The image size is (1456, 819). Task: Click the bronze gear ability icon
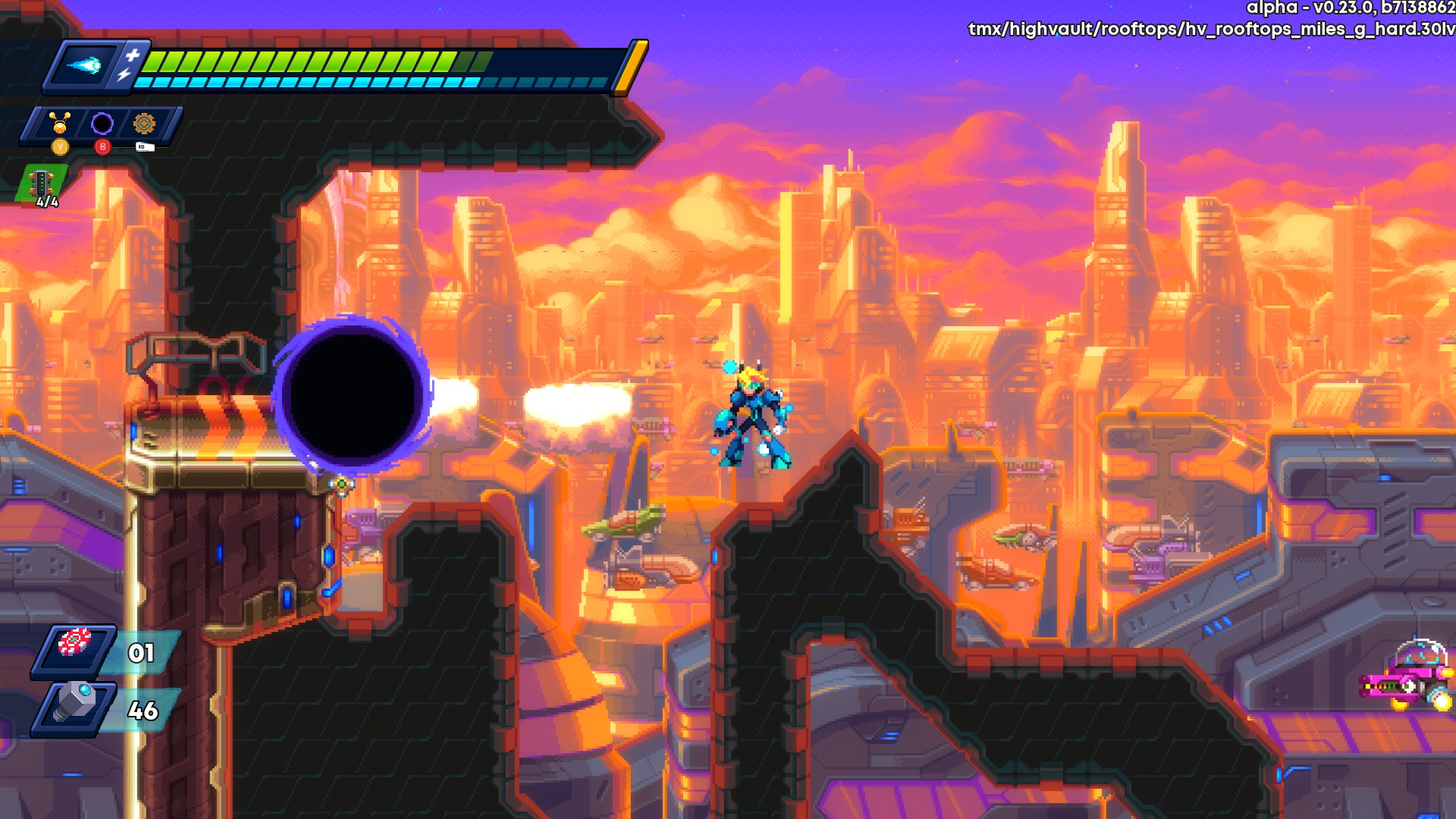144,123
